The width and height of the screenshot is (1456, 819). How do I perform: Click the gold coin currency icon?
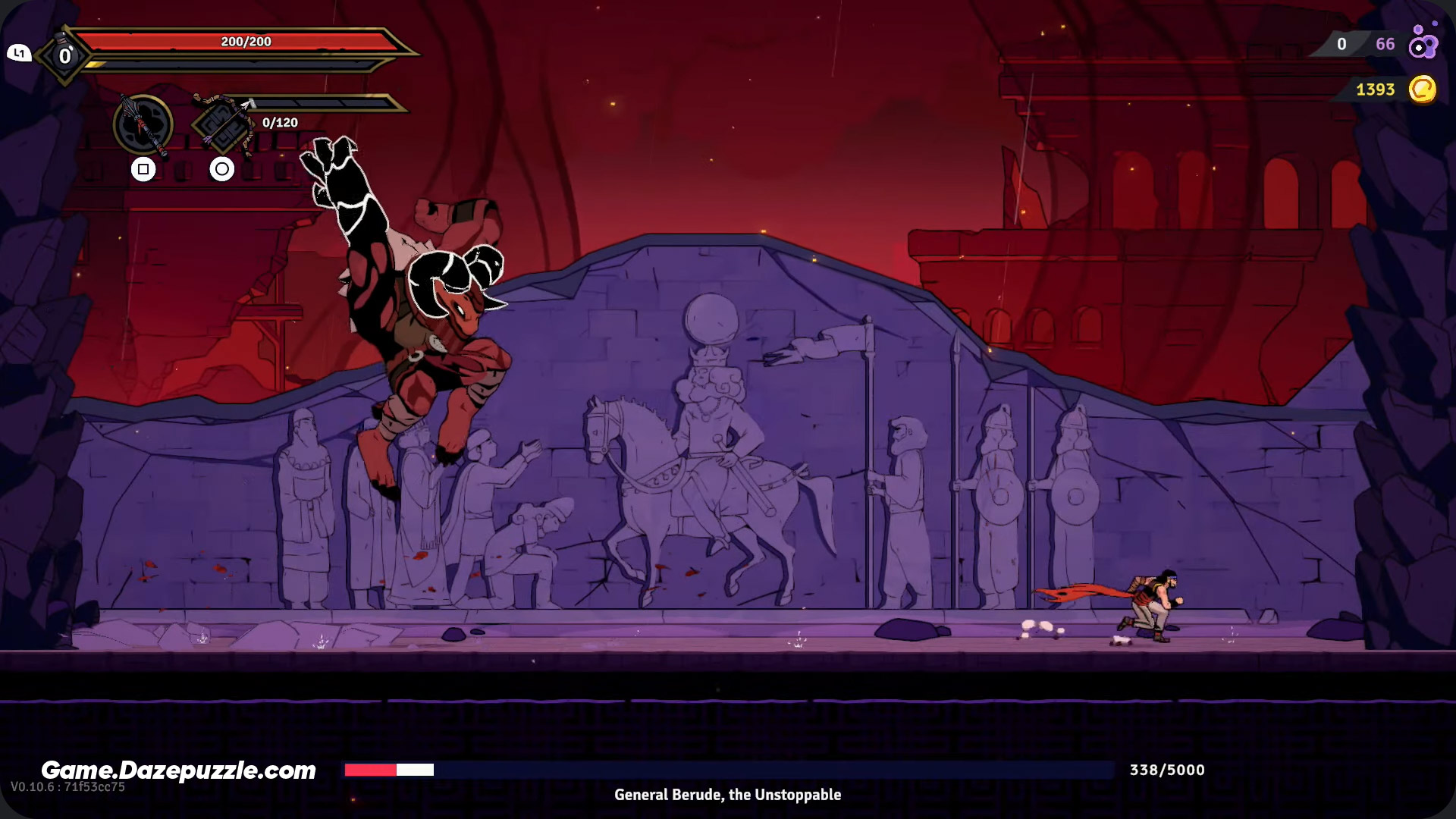pyautogui.click(x=1423, y=89)
